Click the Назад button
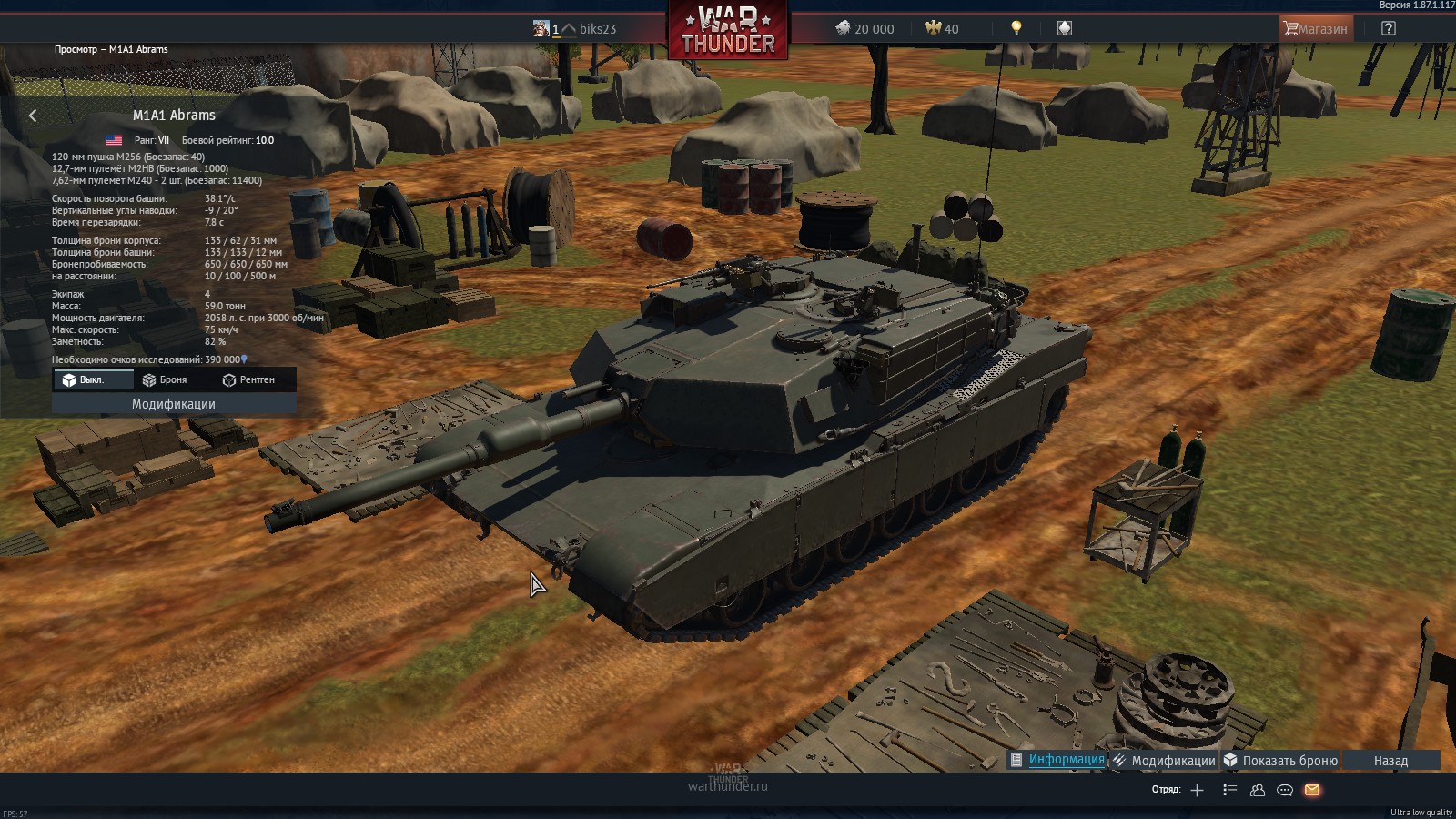The image size is (1456, 819). click(x=1390, y=759)
